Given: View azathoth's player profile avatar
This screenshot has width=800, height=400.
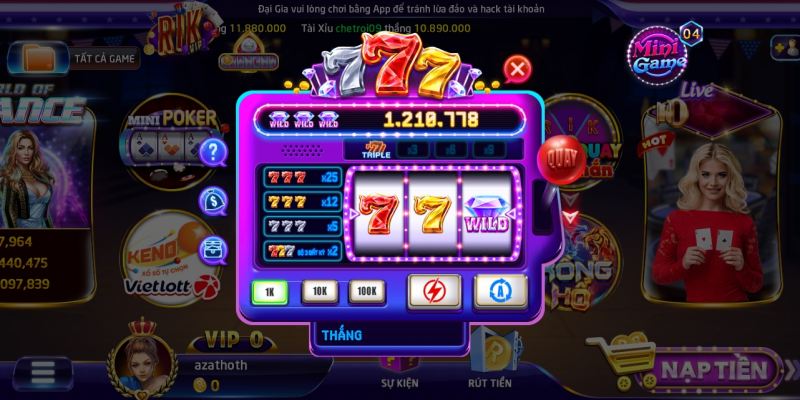Looking at the screenshot, I should [149, 361].
